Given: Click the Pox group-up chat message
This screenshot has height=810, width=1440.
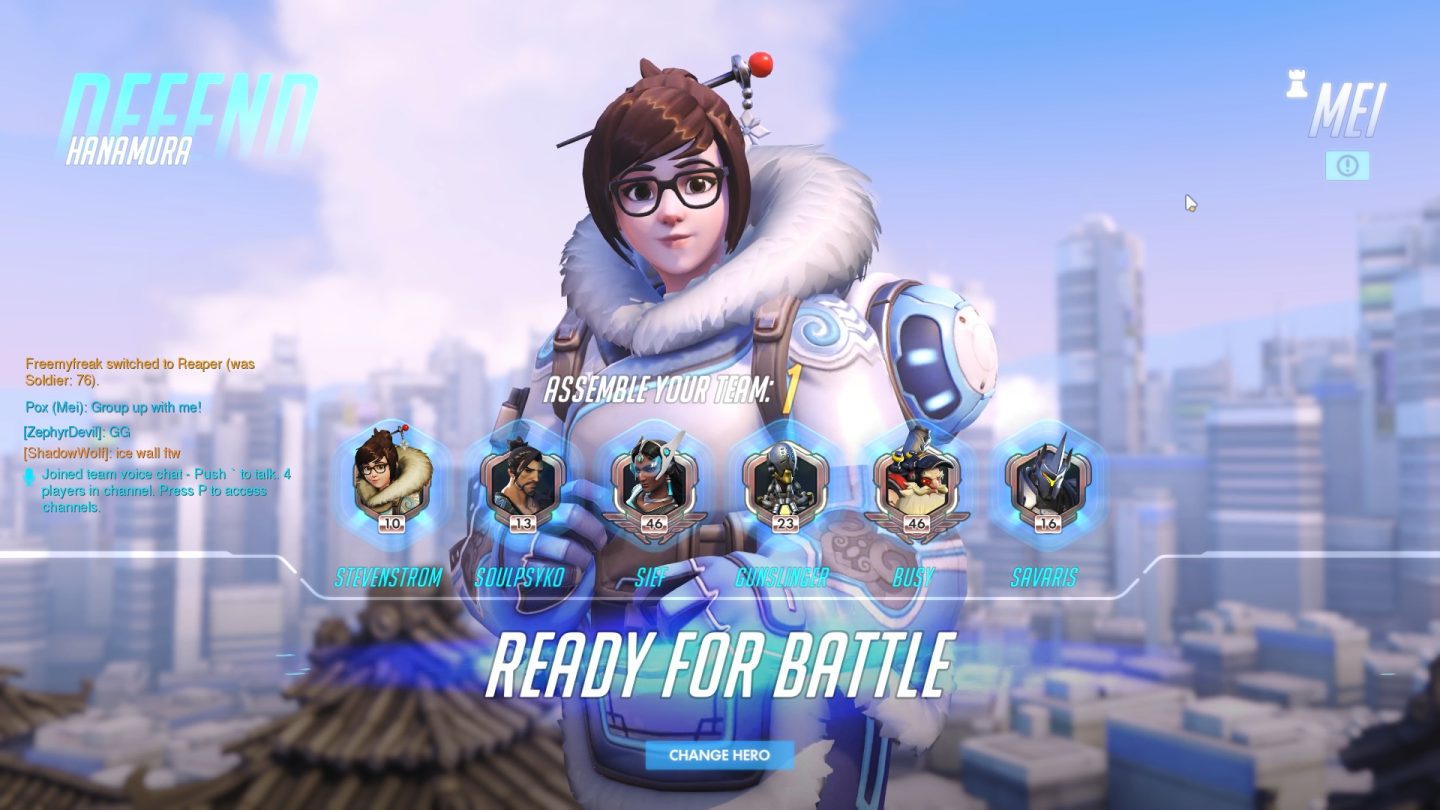Looking at the screenshot, I should point(113,407).
